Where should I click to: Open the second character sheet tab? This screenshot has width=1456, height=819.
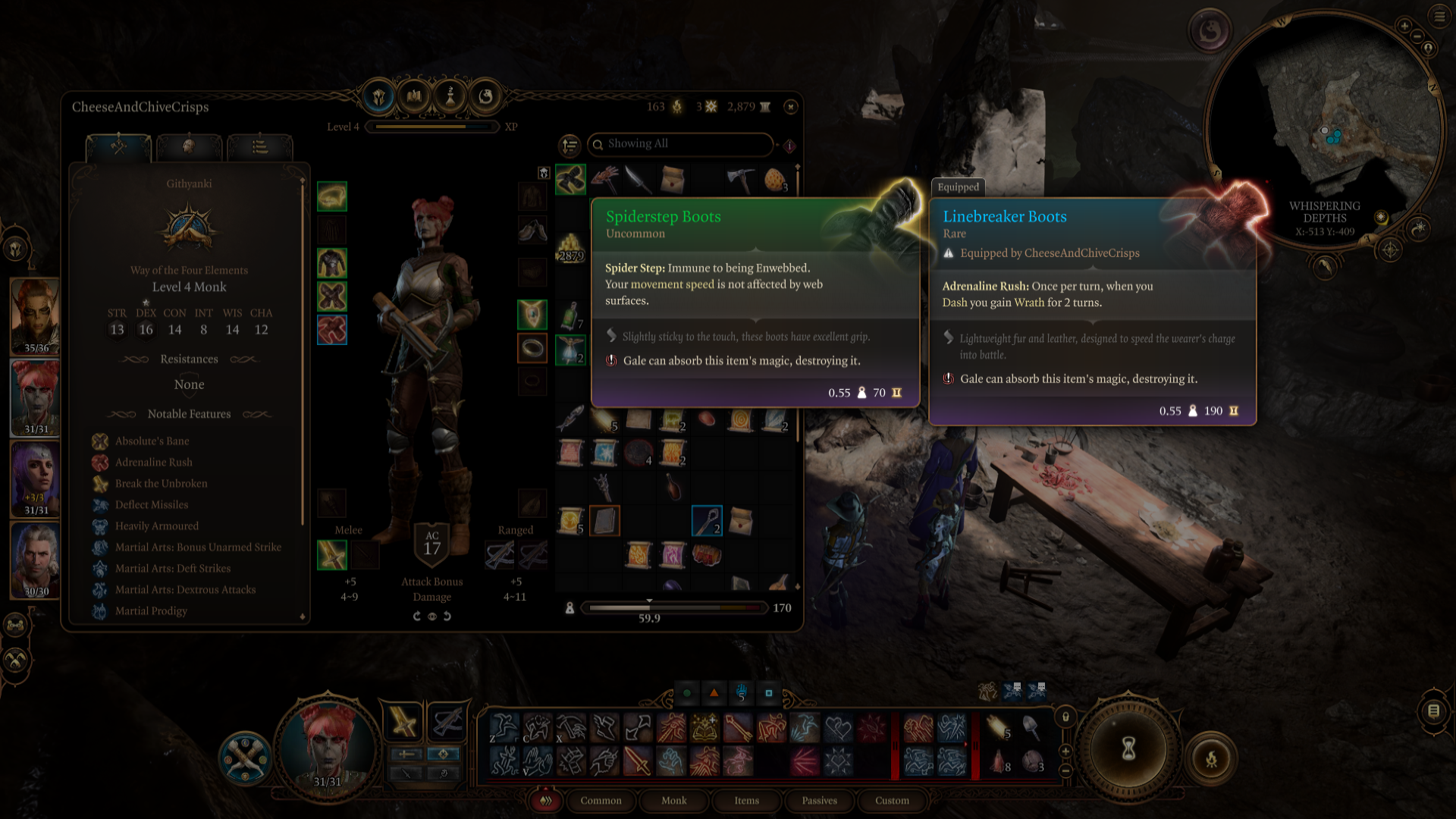189,146
